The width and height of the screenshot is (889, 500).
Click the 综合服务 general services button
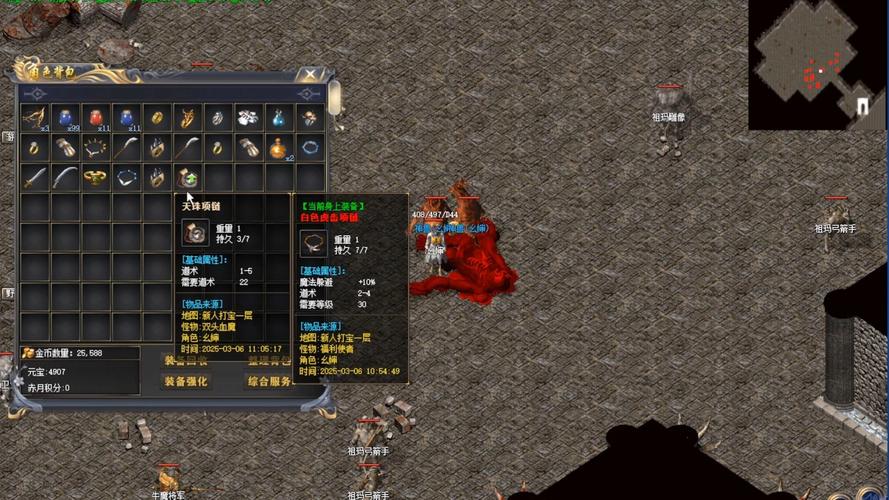pyautogui.click(x=271, y=381)
